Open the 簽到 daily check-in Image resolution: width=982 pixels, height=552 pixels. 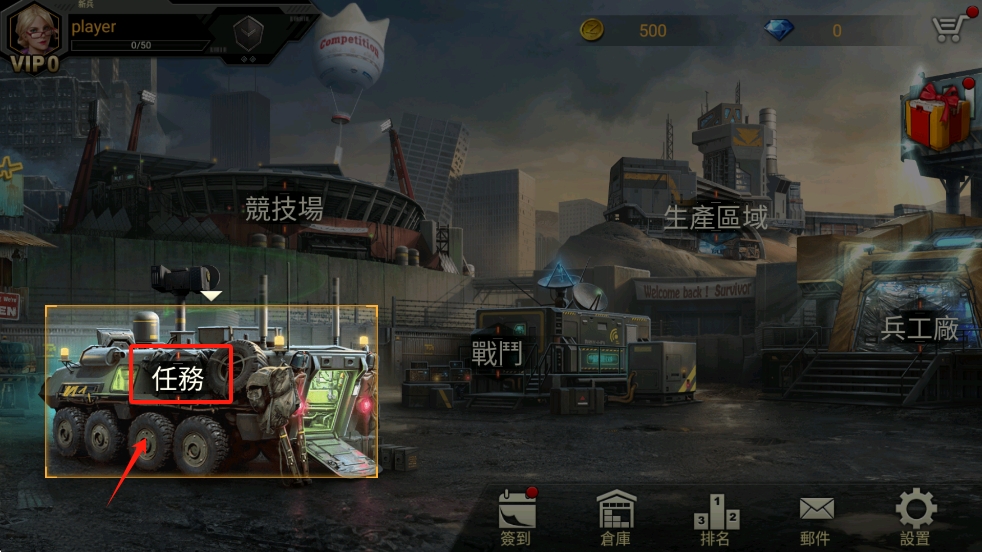[x=516, y=517]
